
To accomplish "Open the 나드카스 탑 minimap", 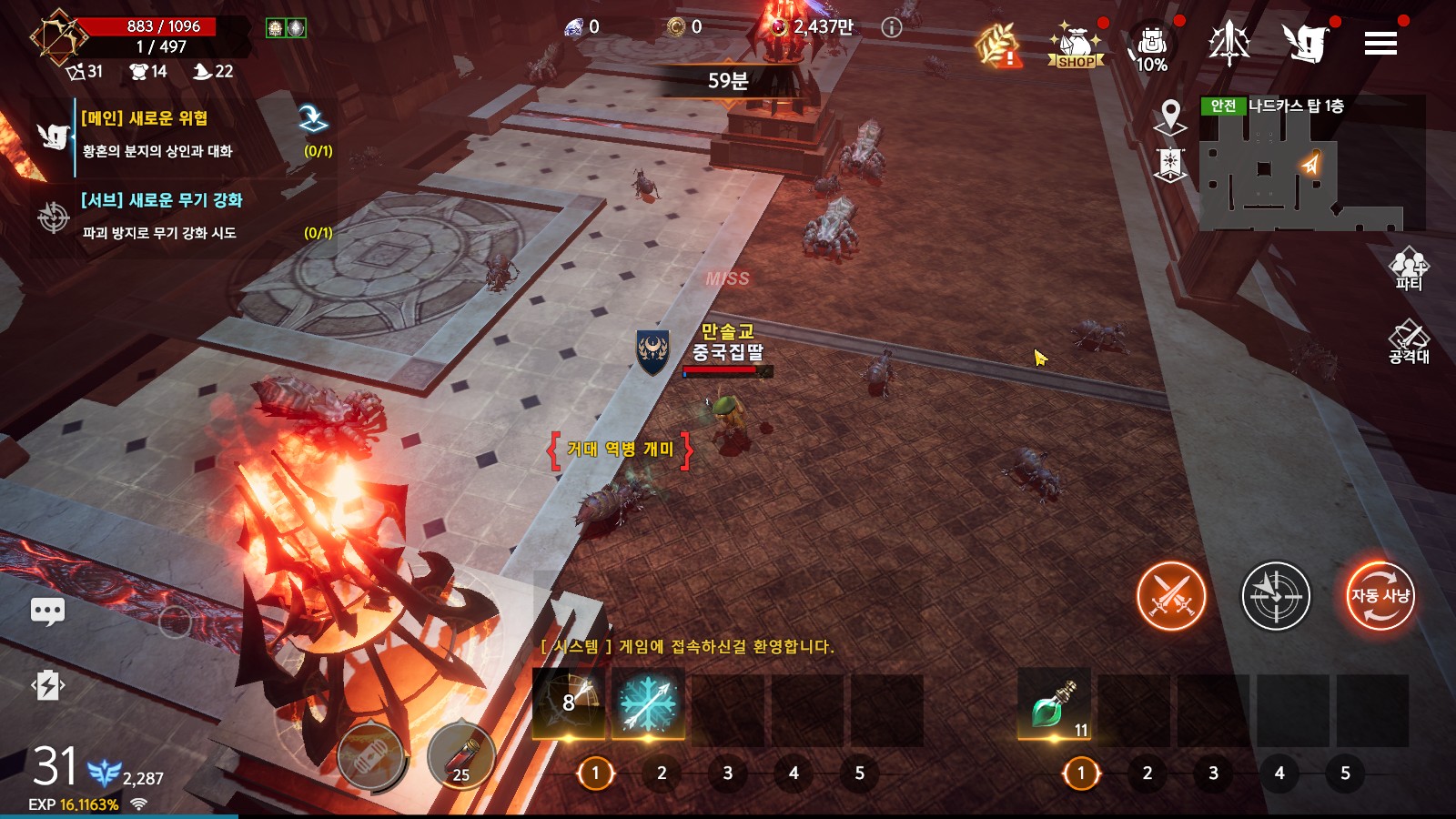I will (1310, 164).
